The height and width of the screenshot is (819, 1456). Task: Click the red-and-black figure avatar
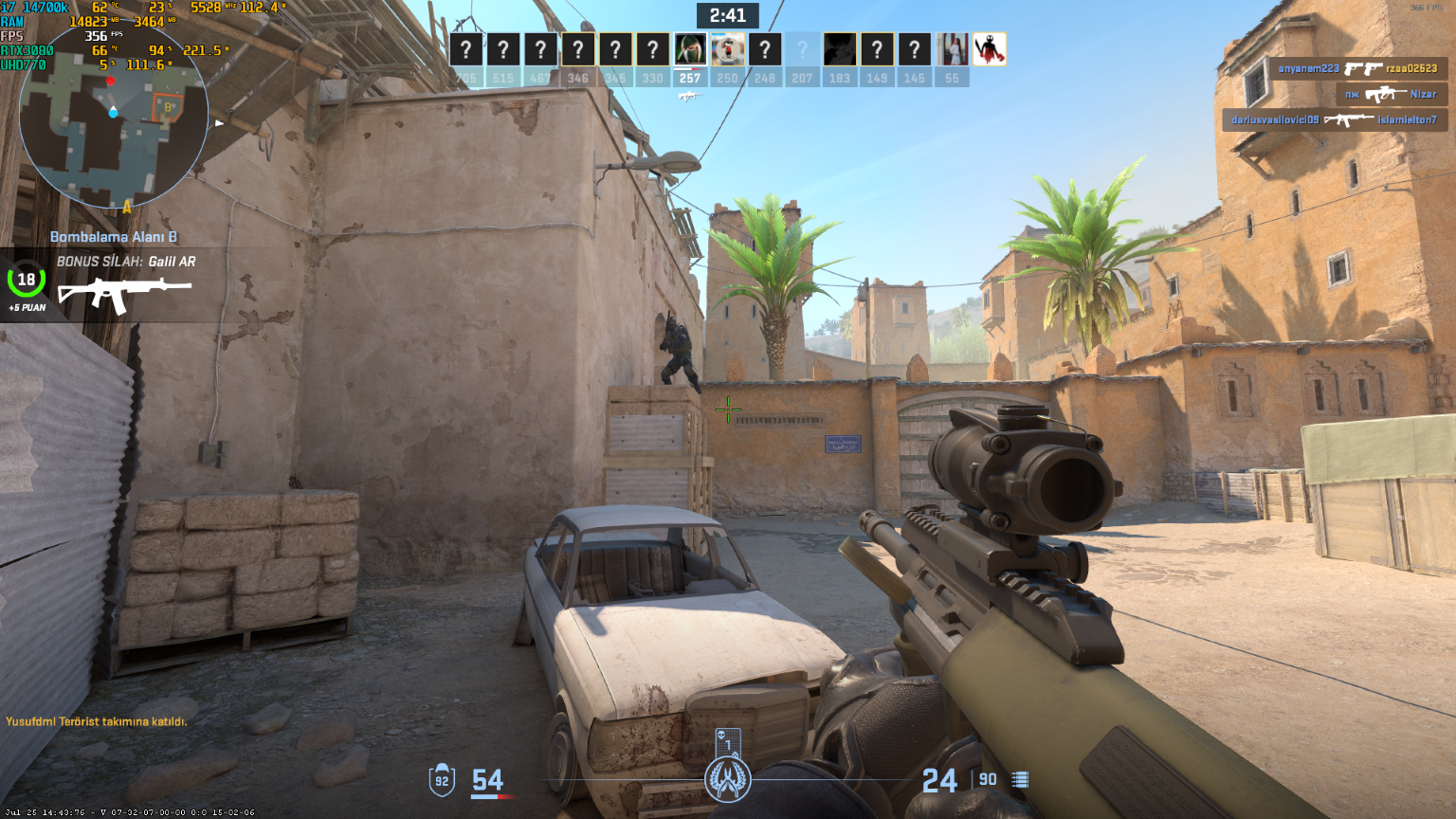tap(989, 49)
